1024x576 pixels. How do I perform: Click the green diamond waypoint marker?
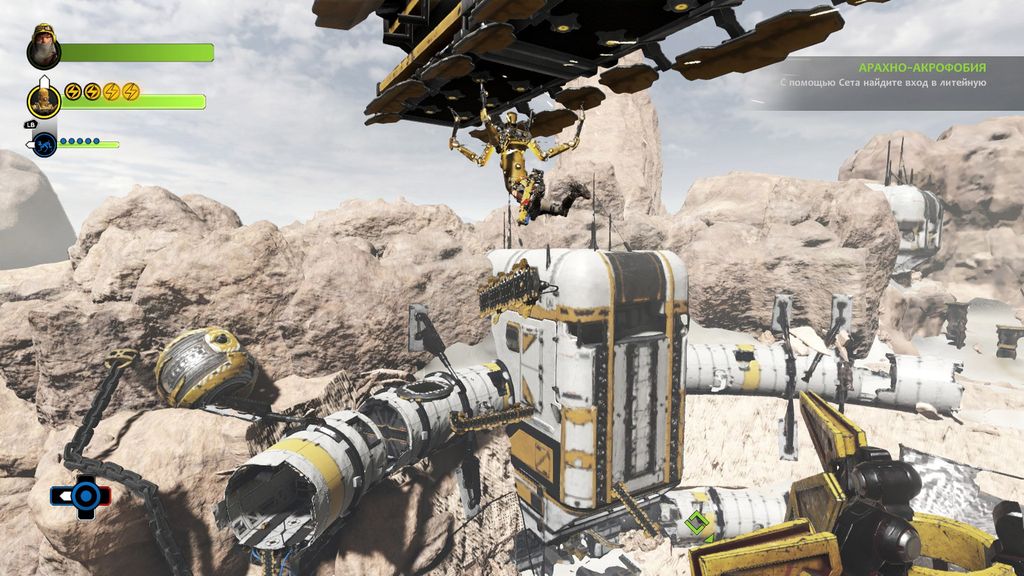coord(697,522)
